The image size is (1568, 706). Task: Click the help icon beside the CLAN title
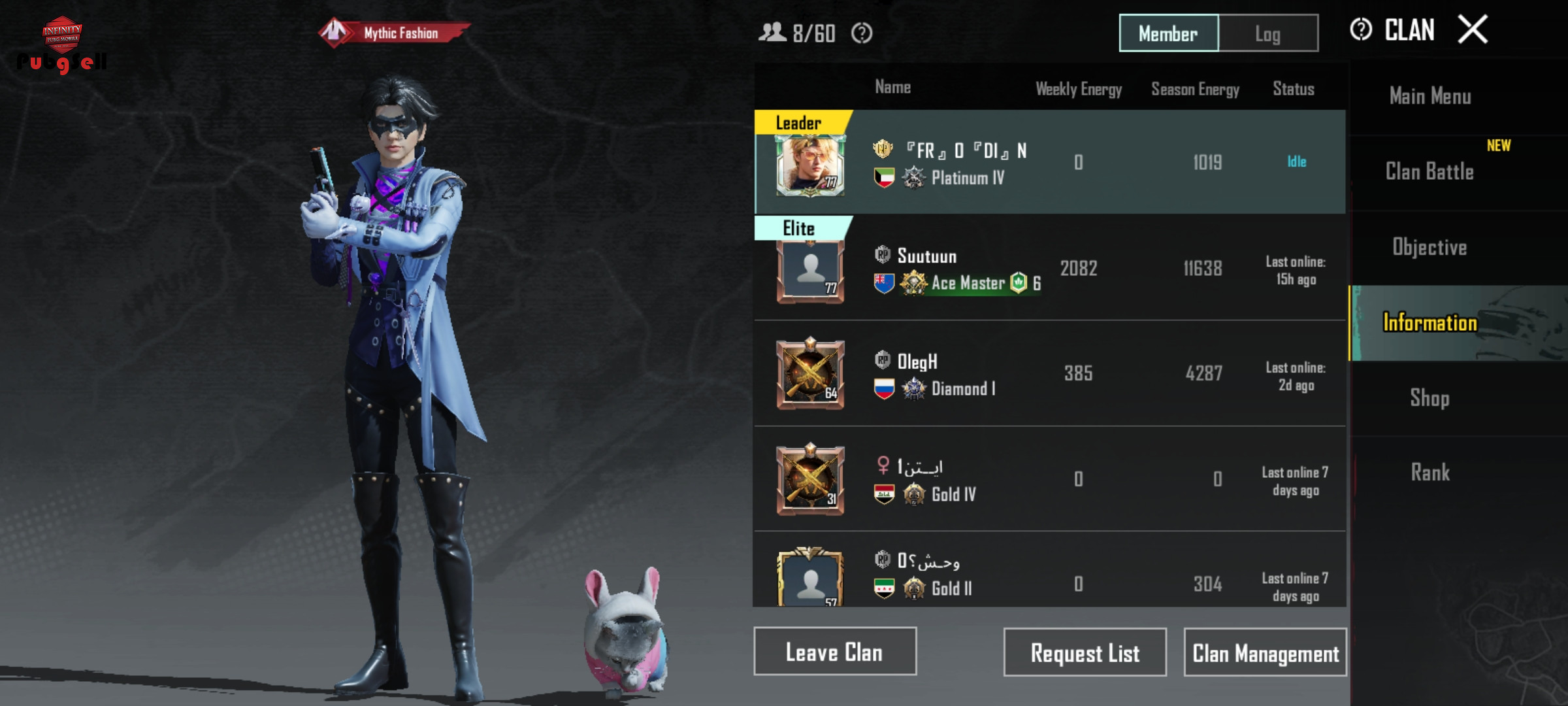(x=1361, y=30)
